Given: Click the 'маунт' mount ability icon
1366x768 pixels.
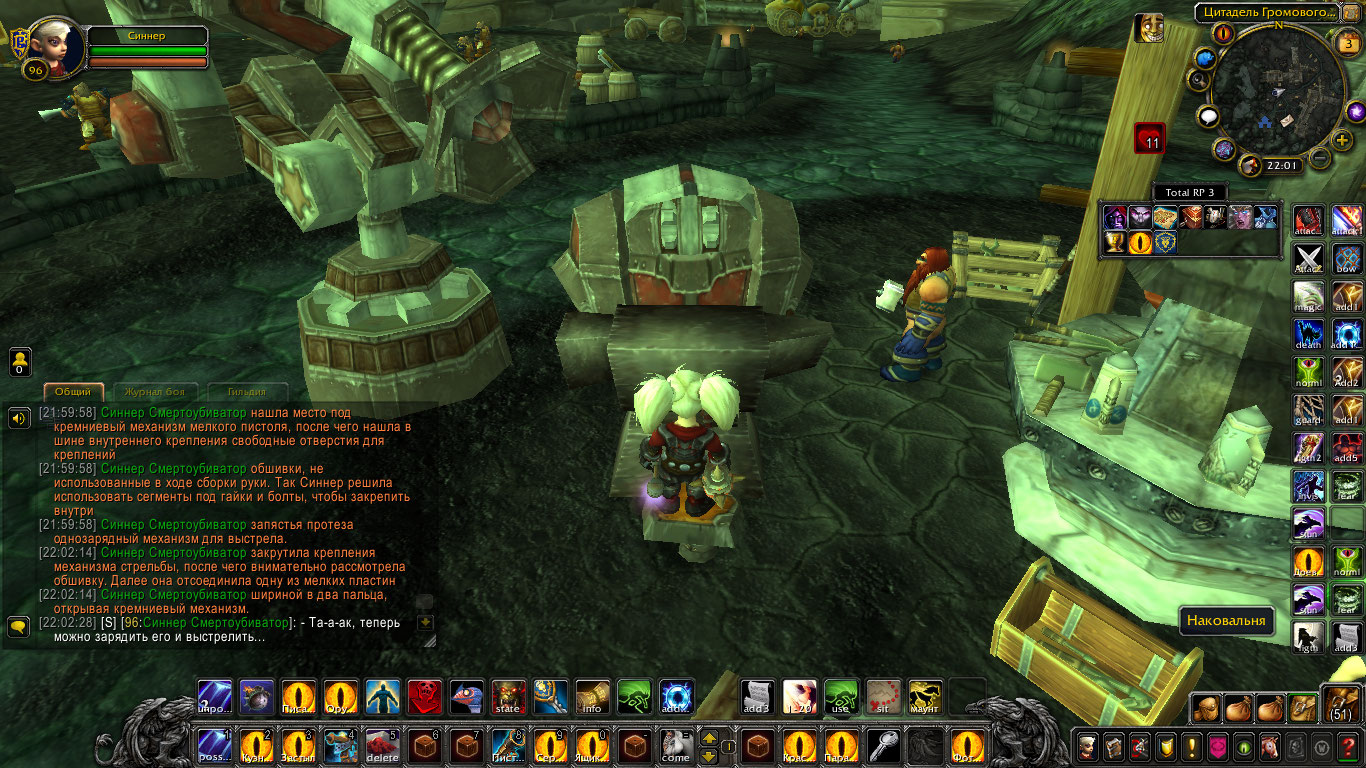Looking at the screenshot, I should 925,697.
